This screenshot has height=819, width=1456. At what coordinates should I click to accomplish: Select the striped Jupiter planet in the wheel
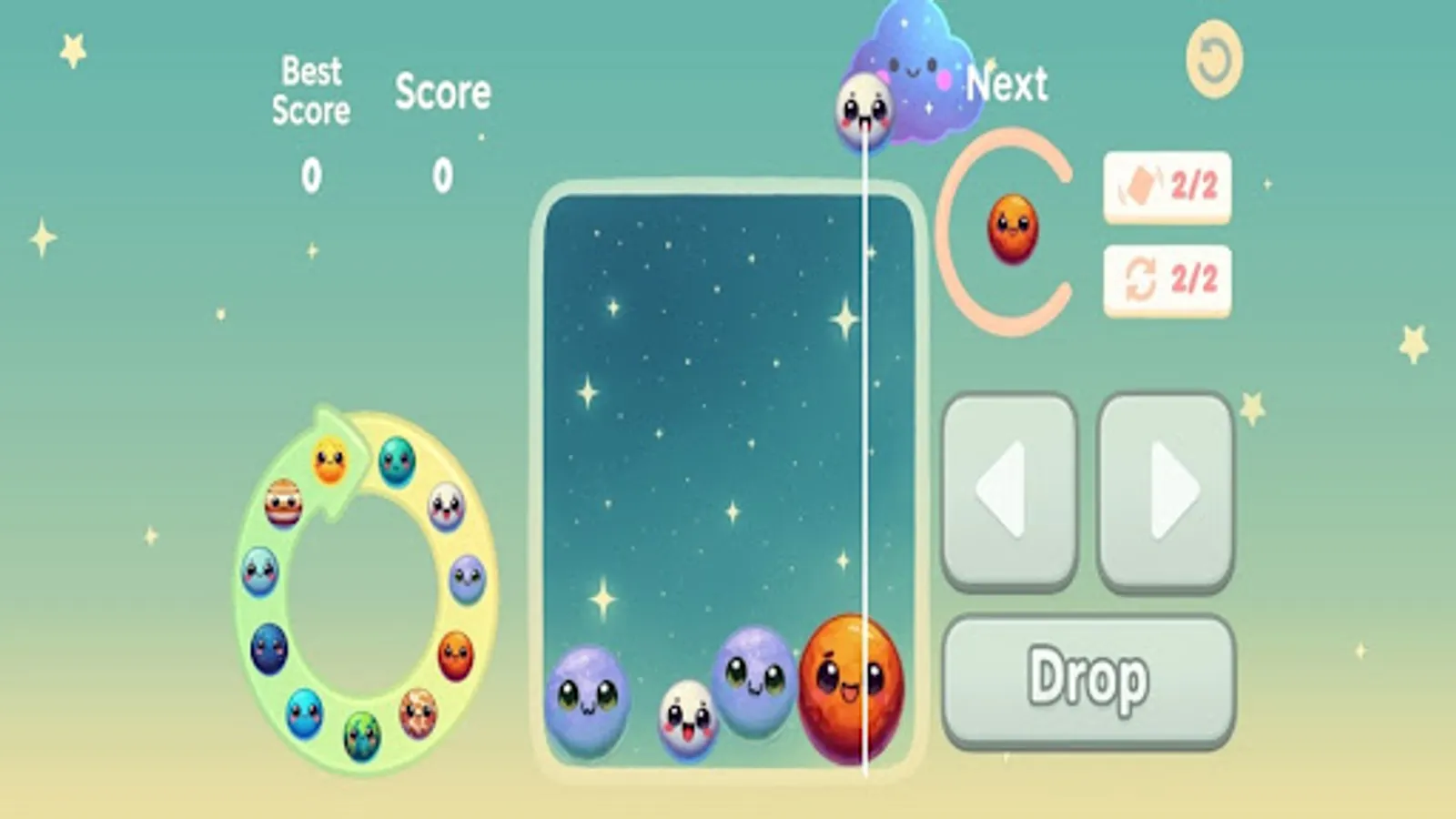[x=282, y=503]
